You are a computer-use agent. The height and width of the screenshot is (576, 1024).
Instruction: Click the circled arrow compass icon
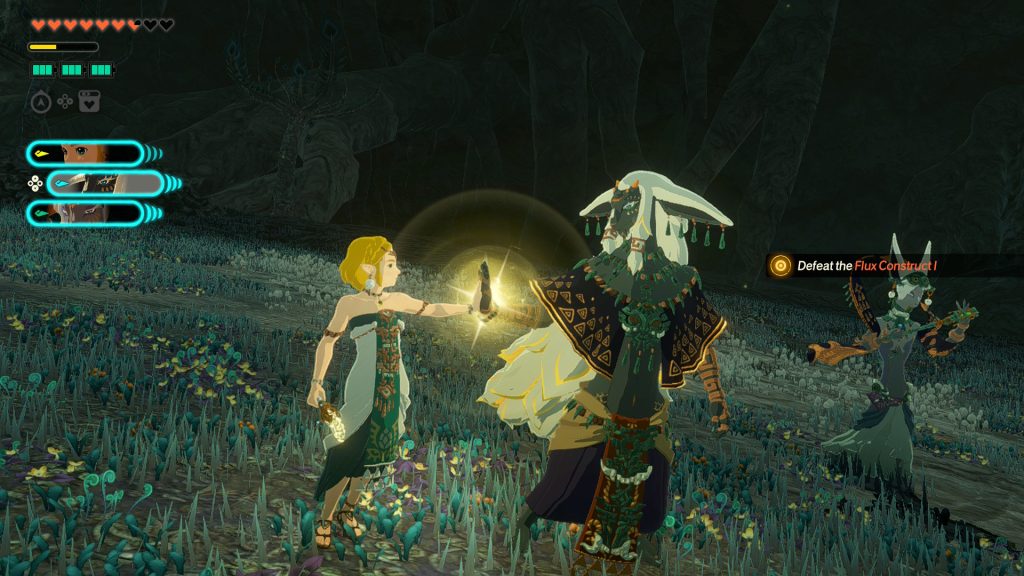click(x=40, y=101)
